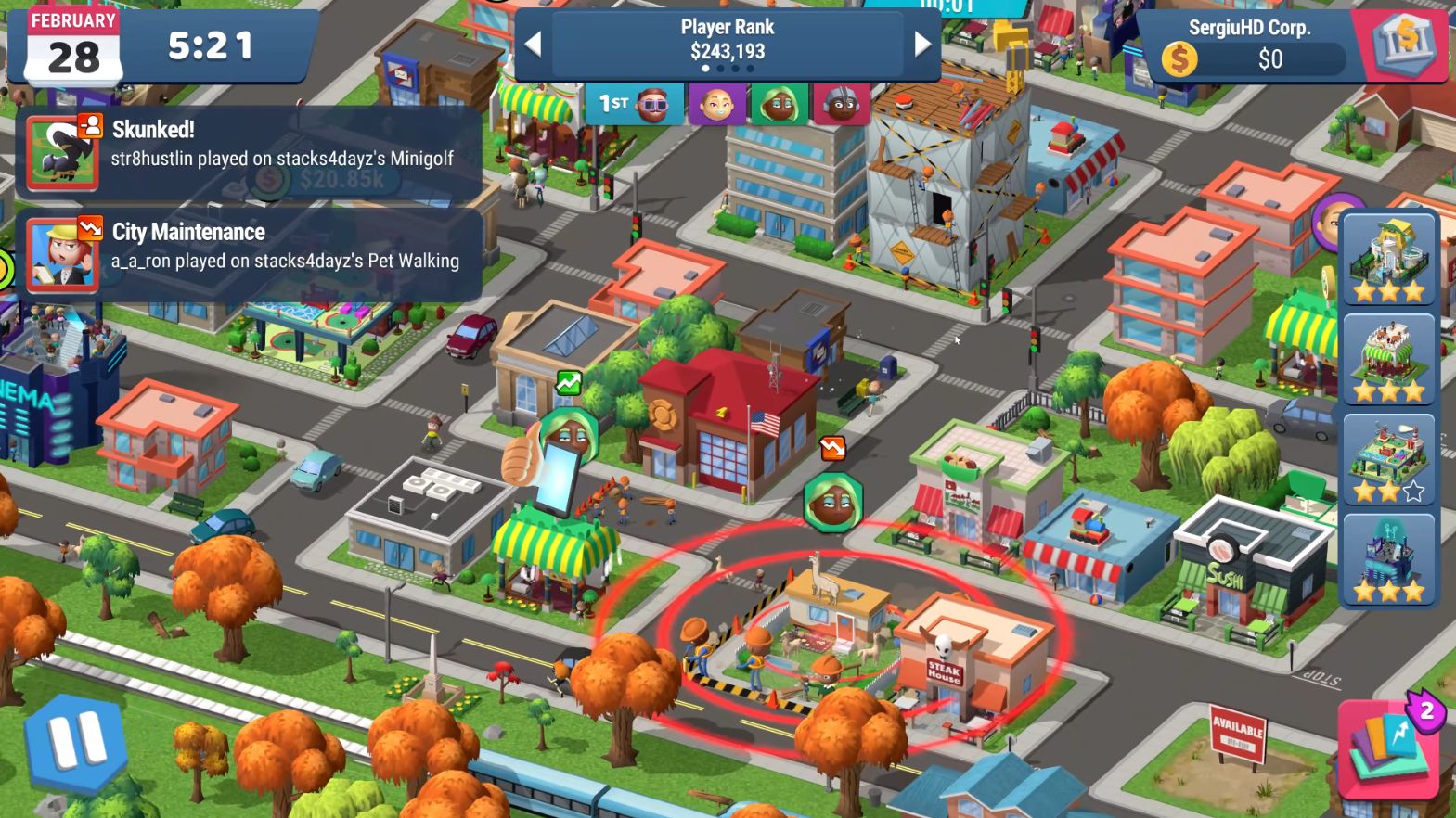Open the three-star pet spa thumbnail in the sidebar
This screenshot has height=818, width=1456.
tap(1389, 260)
